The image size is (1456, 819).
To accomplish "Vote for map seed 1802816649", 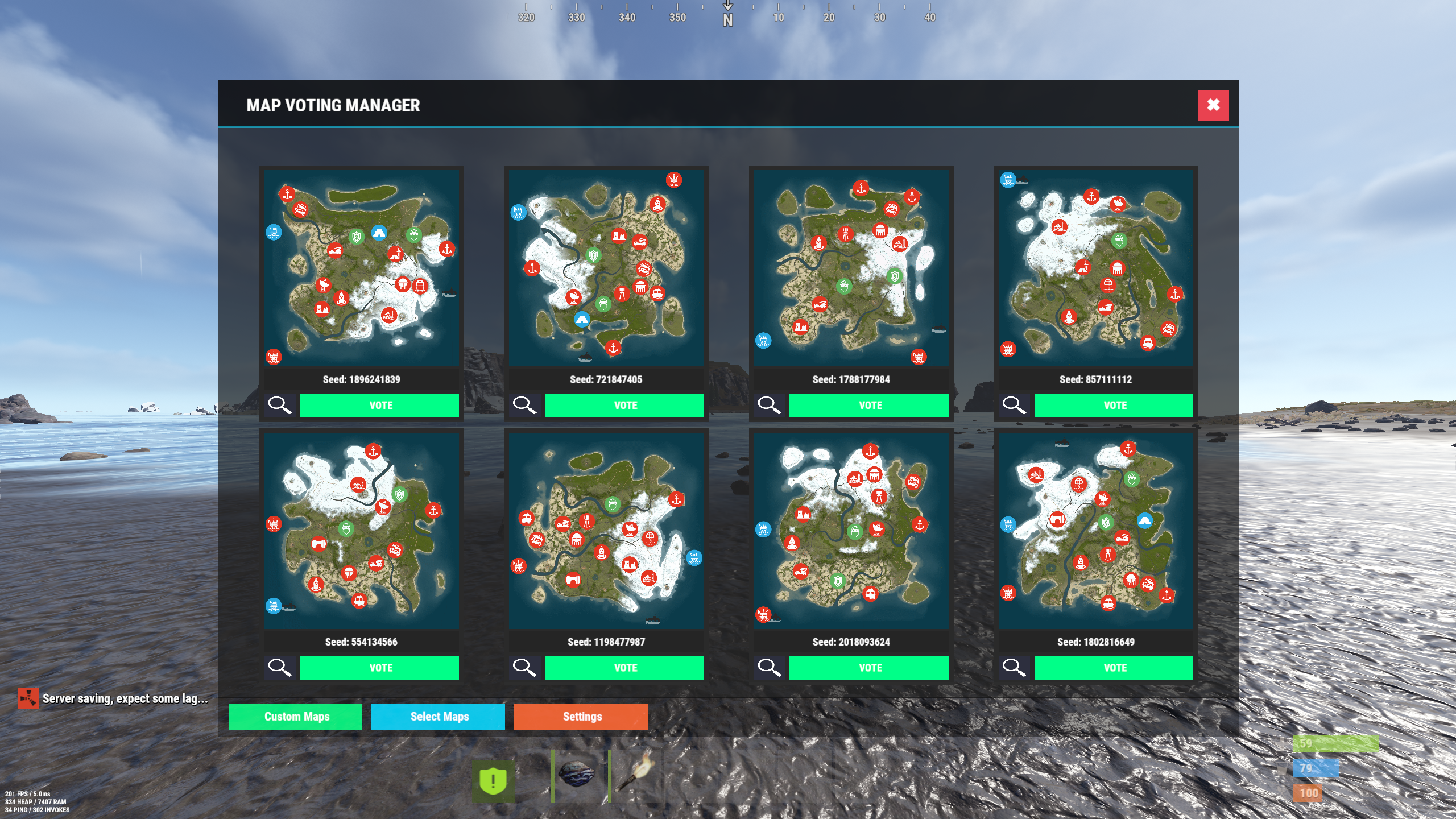I will (1114, 667).
